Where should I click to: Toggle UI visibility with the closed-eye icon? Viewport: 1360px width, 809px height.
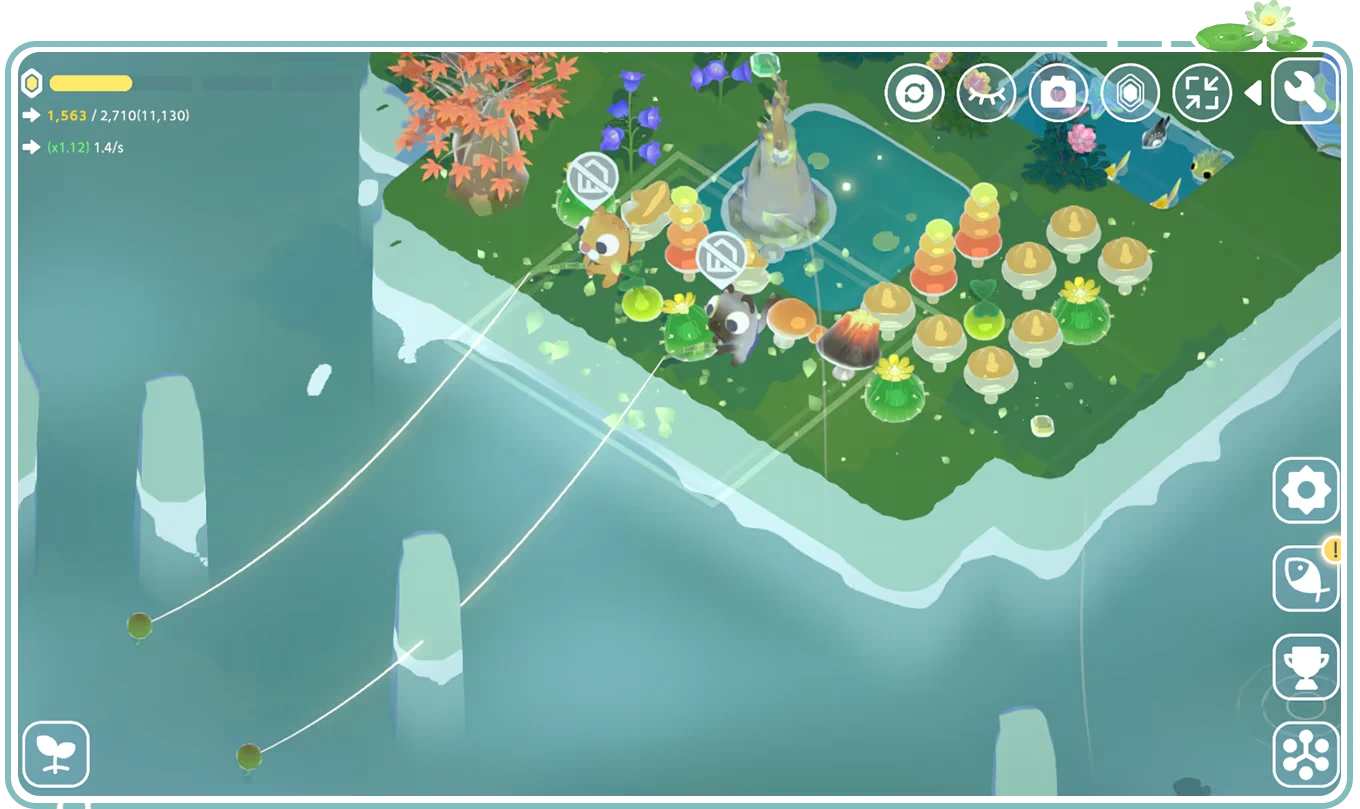tap(986, 92)
